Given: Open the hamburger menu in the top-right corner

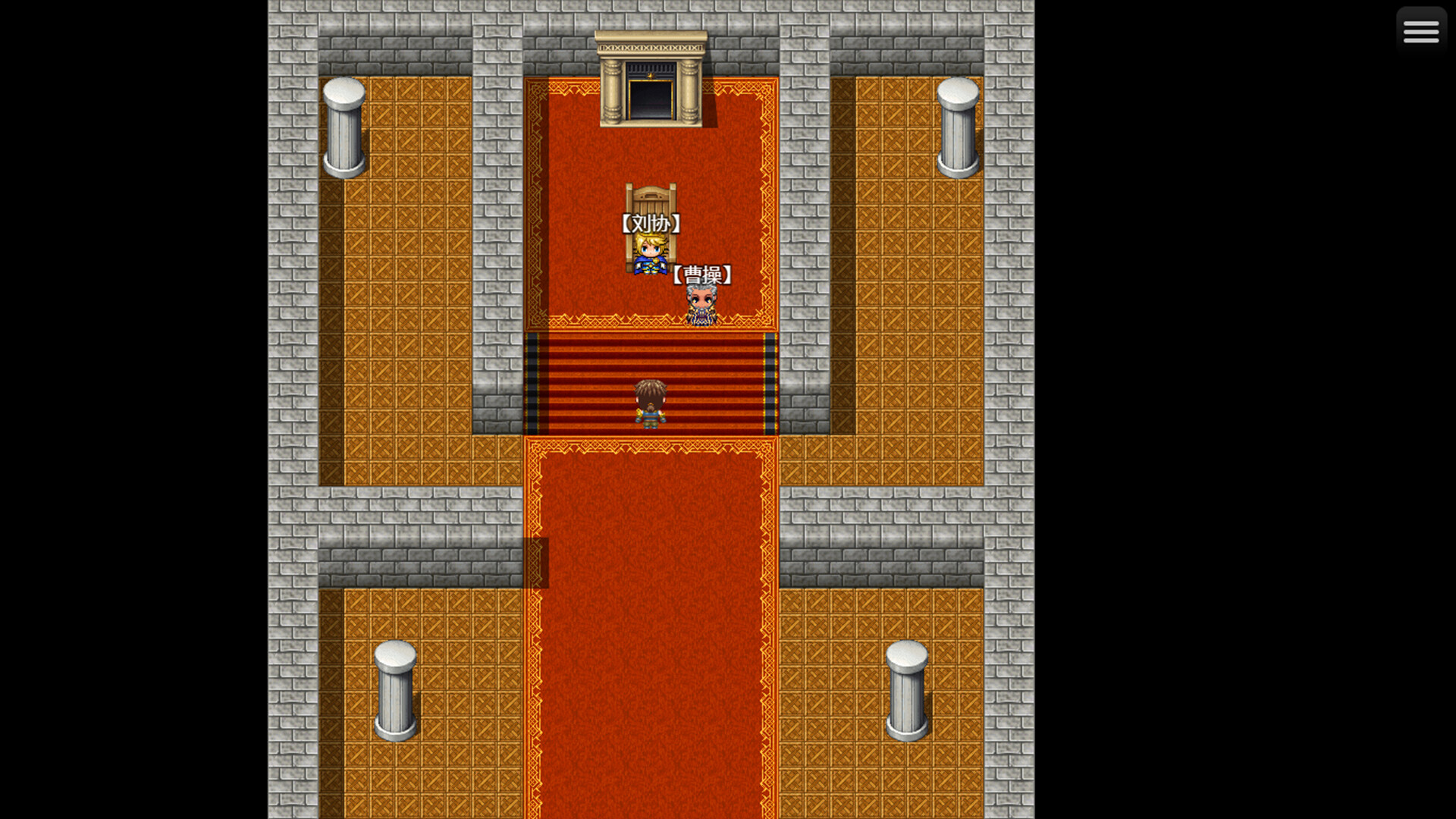Looking at the screenshot, I should click(x=1420, y=30).
